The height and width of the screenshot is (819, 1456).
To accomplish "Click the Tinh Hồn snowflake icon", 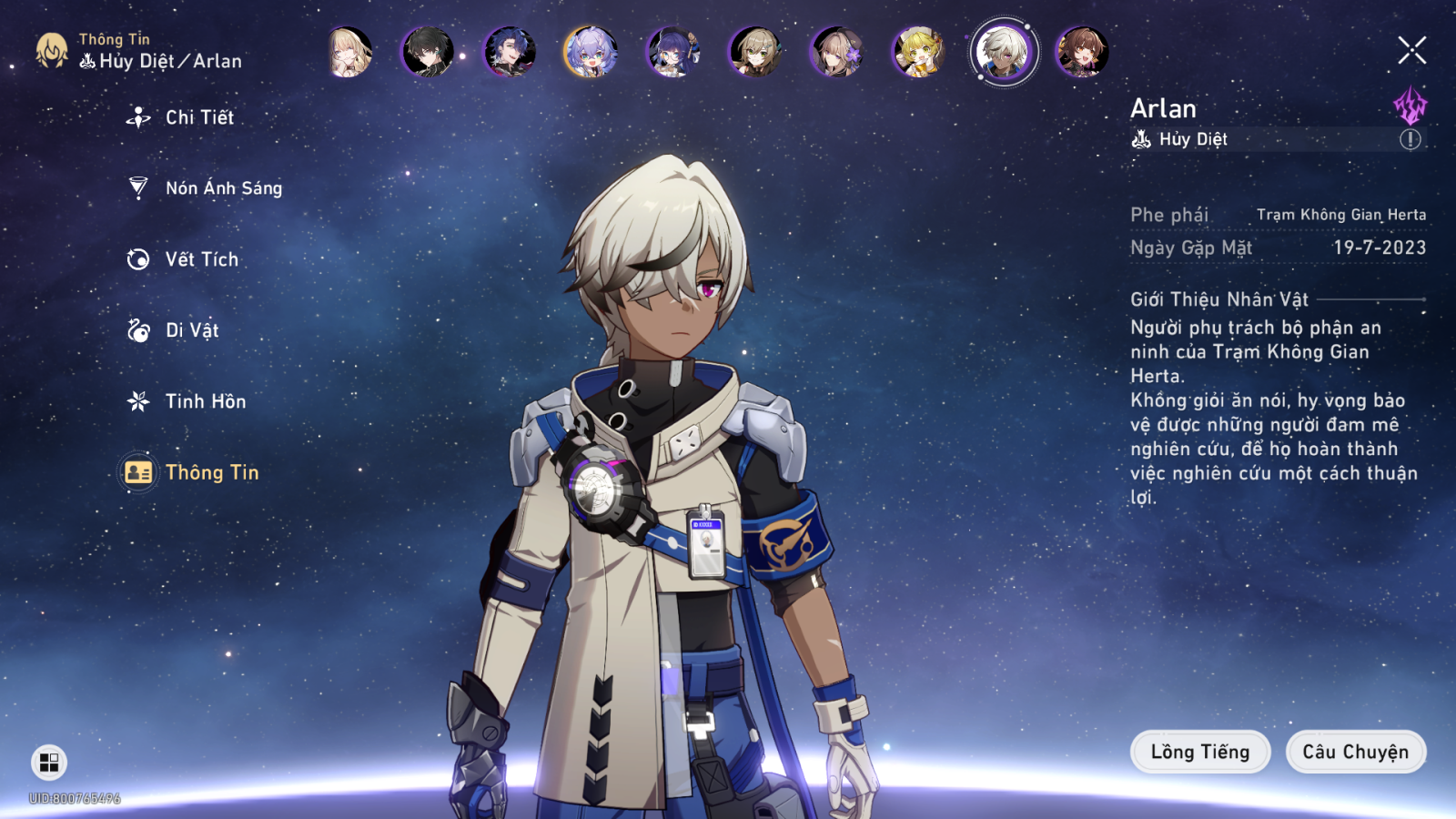I will click(x=137, y=401).
